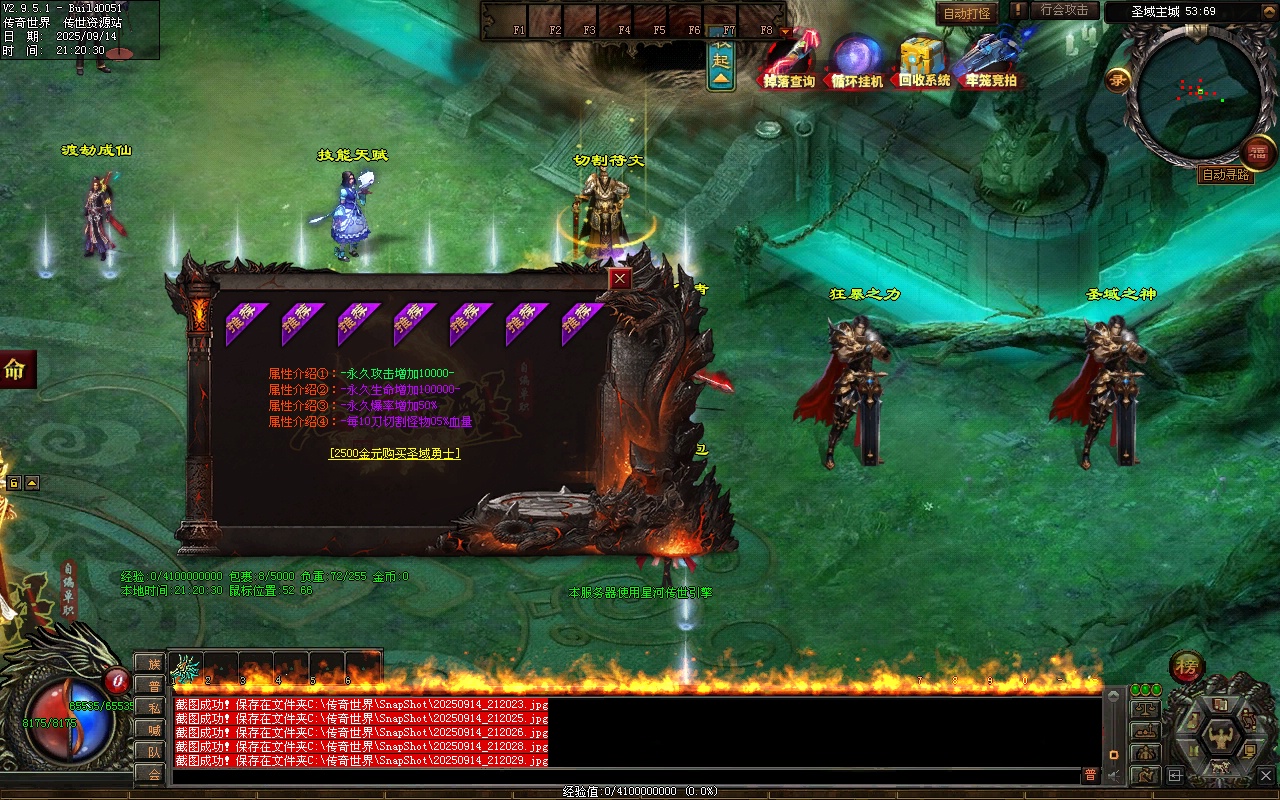The width and height of the screenshot is (1280, 800).
Task: Open the 掉落查询 drop lookup
Action: coord(789,62)
